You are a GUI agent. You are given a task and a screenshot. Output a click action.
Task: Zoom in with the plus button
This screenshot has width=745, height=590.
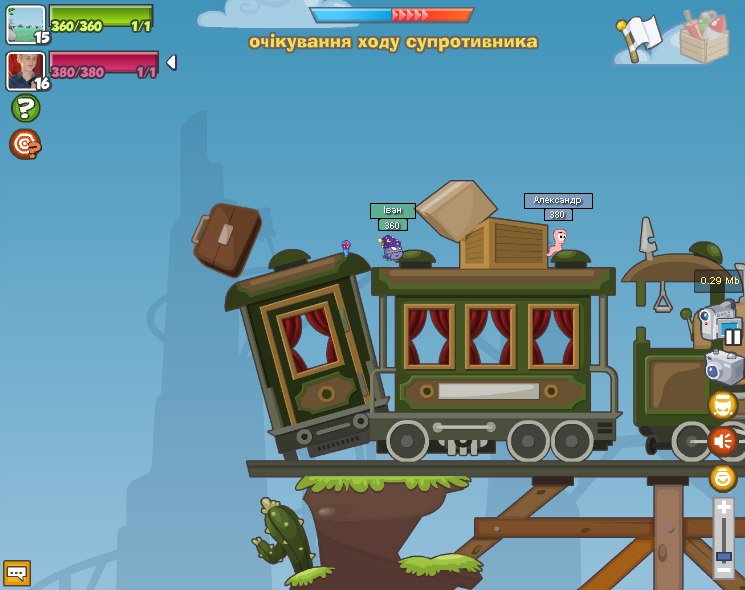[x=724, y=508]
